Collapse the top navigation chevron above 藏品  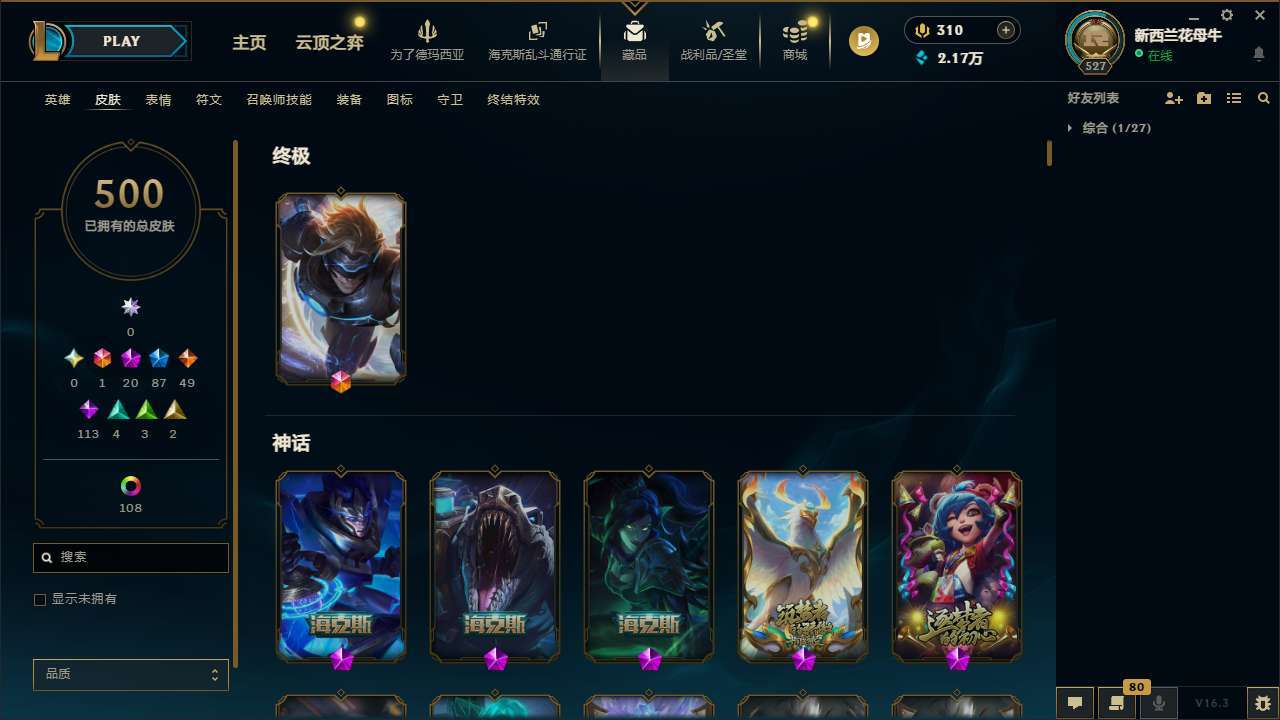point(634,6)
